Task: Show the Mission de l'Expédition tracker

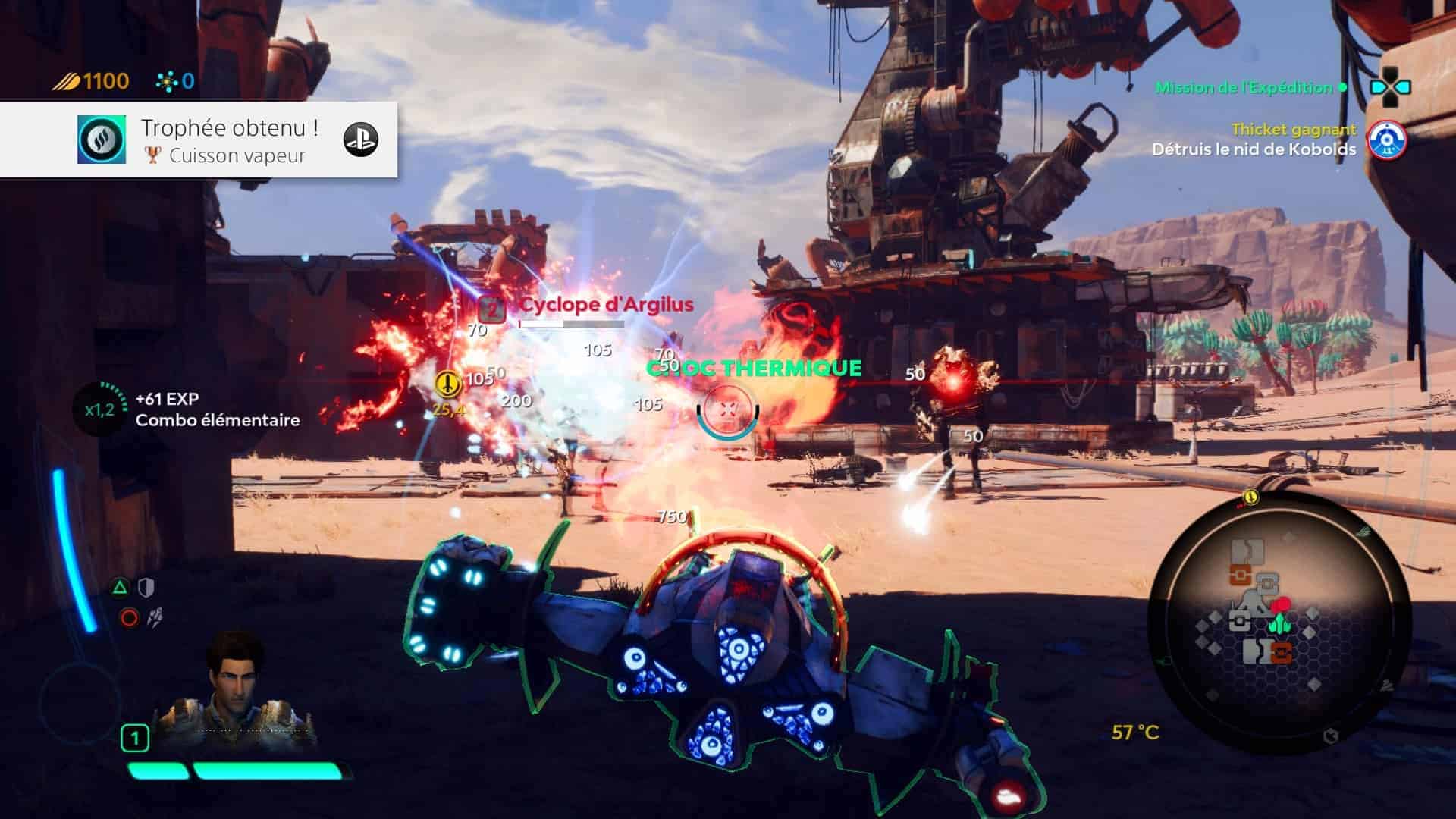Action: [1244, 88]
